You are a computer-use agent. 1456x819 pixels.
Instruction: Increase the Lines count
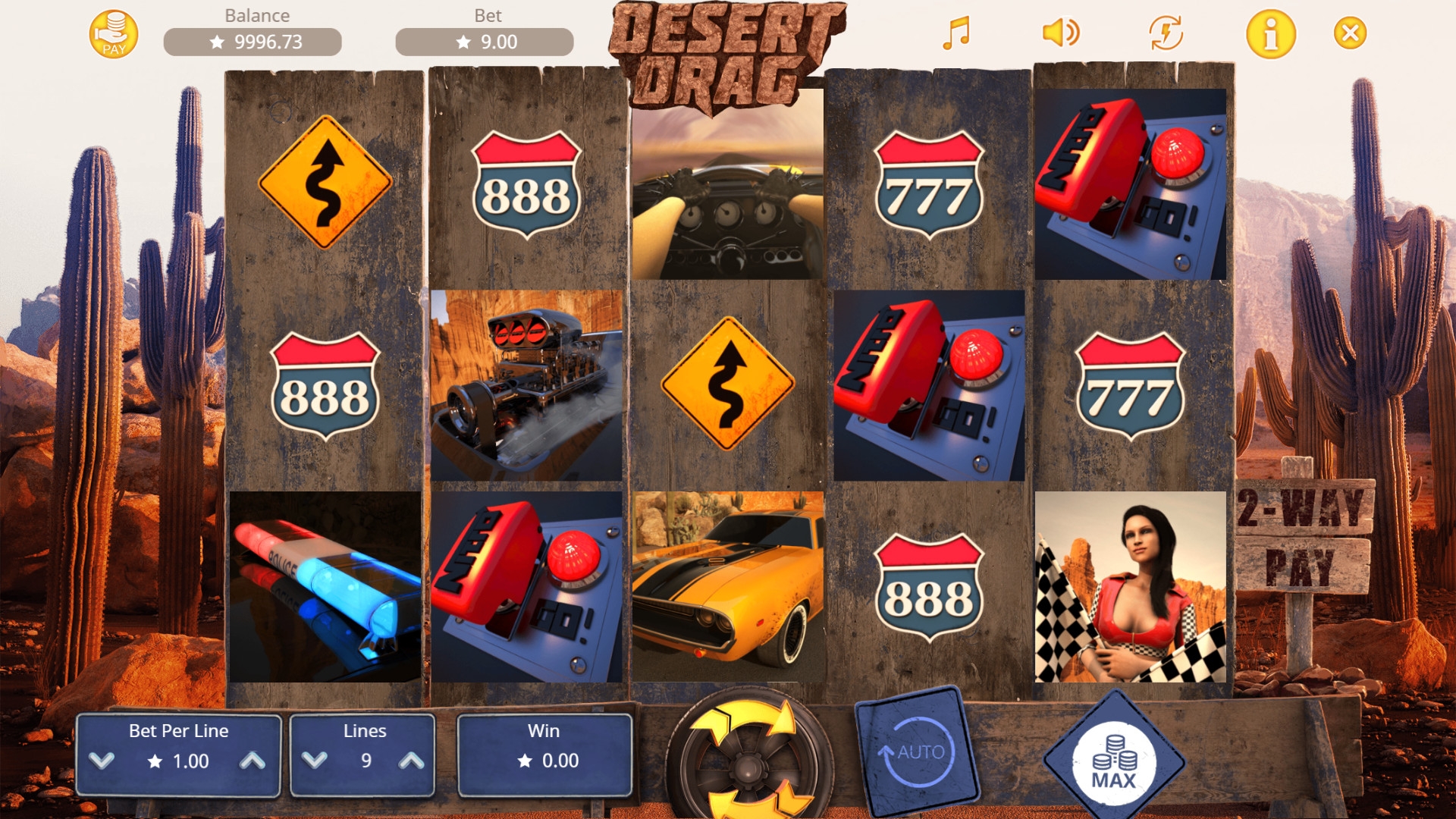tap(412, 761)
